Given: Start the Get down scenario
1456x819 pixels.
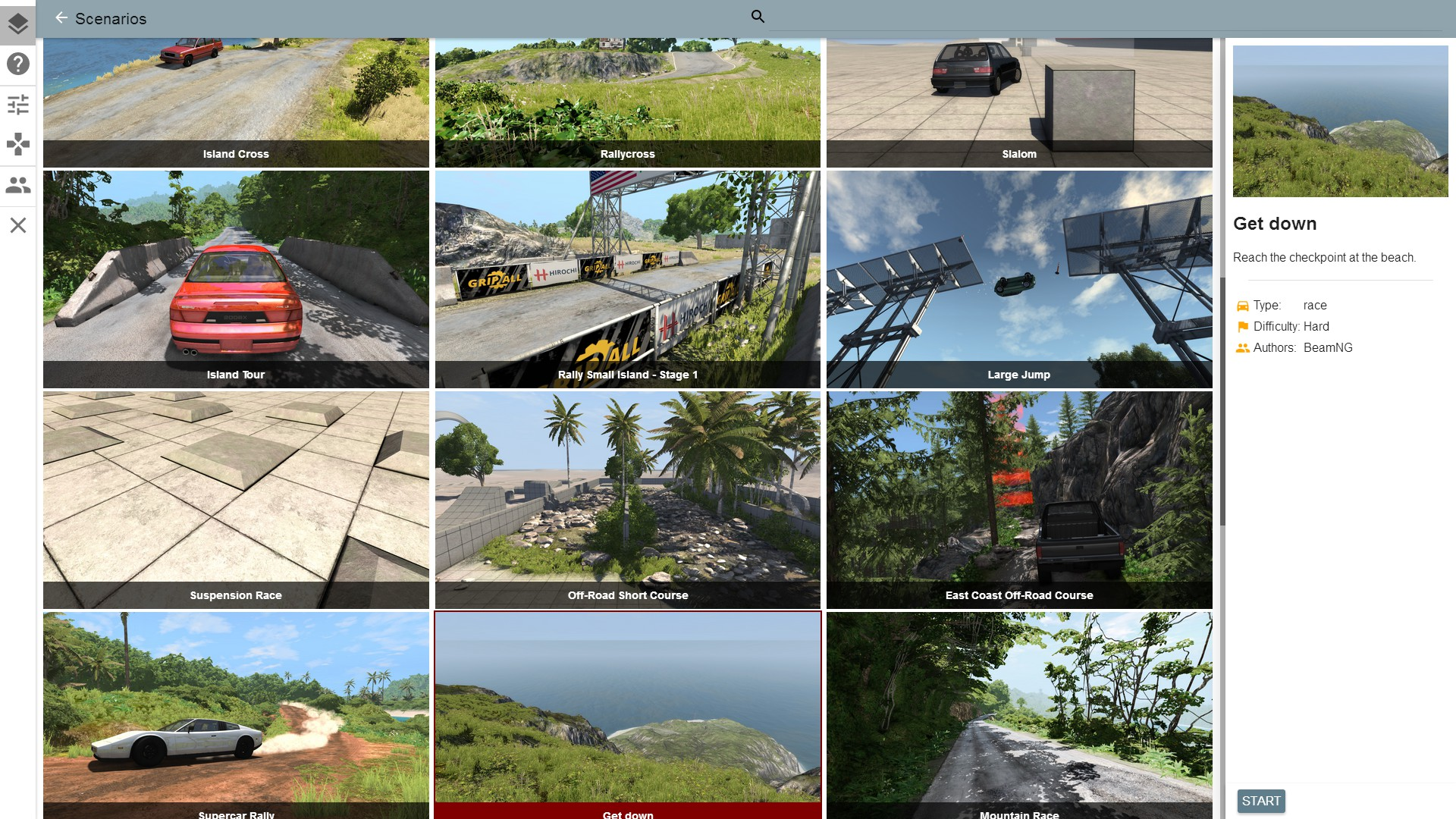Looking at the screenshot, I should coord(1260,801).
